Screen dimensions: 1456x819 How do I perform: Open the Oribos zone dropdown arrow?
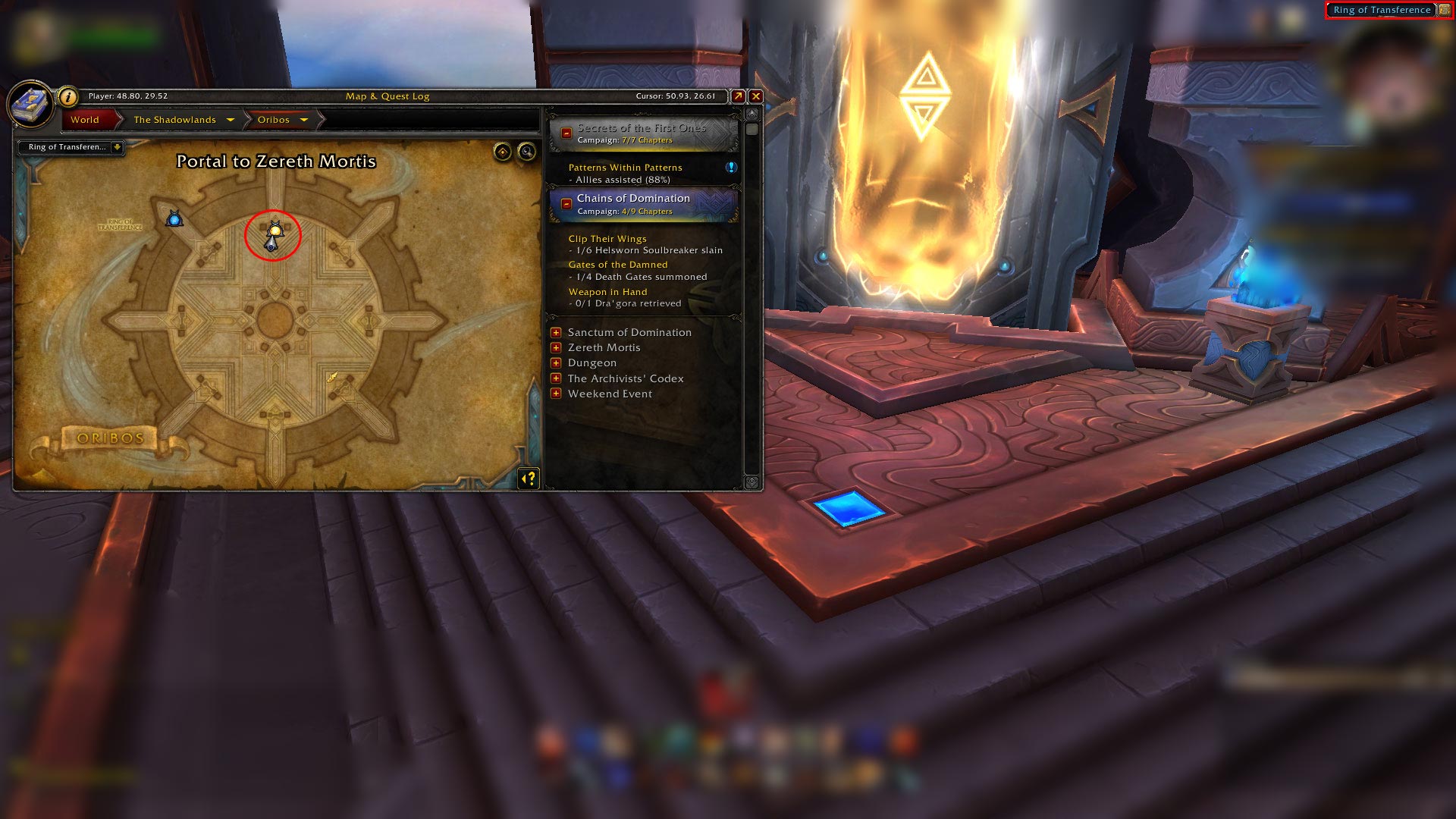pos(304,120)
